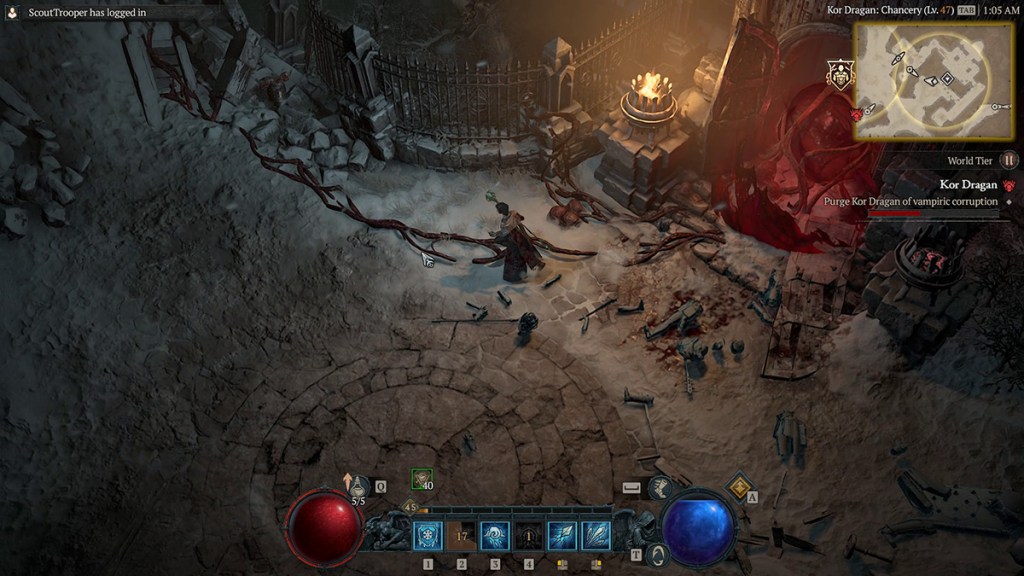Click the level 45 experience badge
1024x576 pixels.
click(409, 507)
